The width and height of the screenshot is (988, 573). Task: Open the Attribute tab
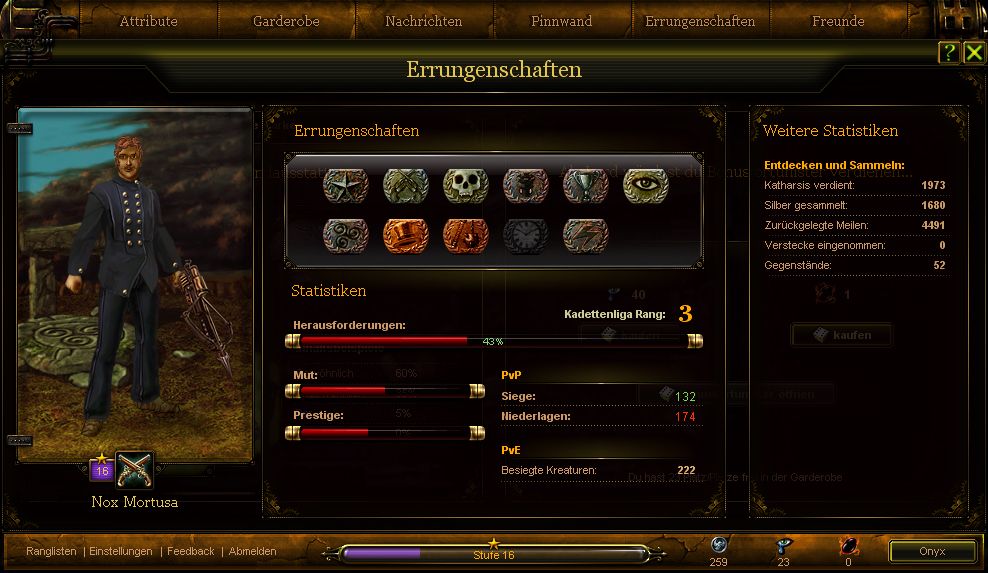click(148, 21)
